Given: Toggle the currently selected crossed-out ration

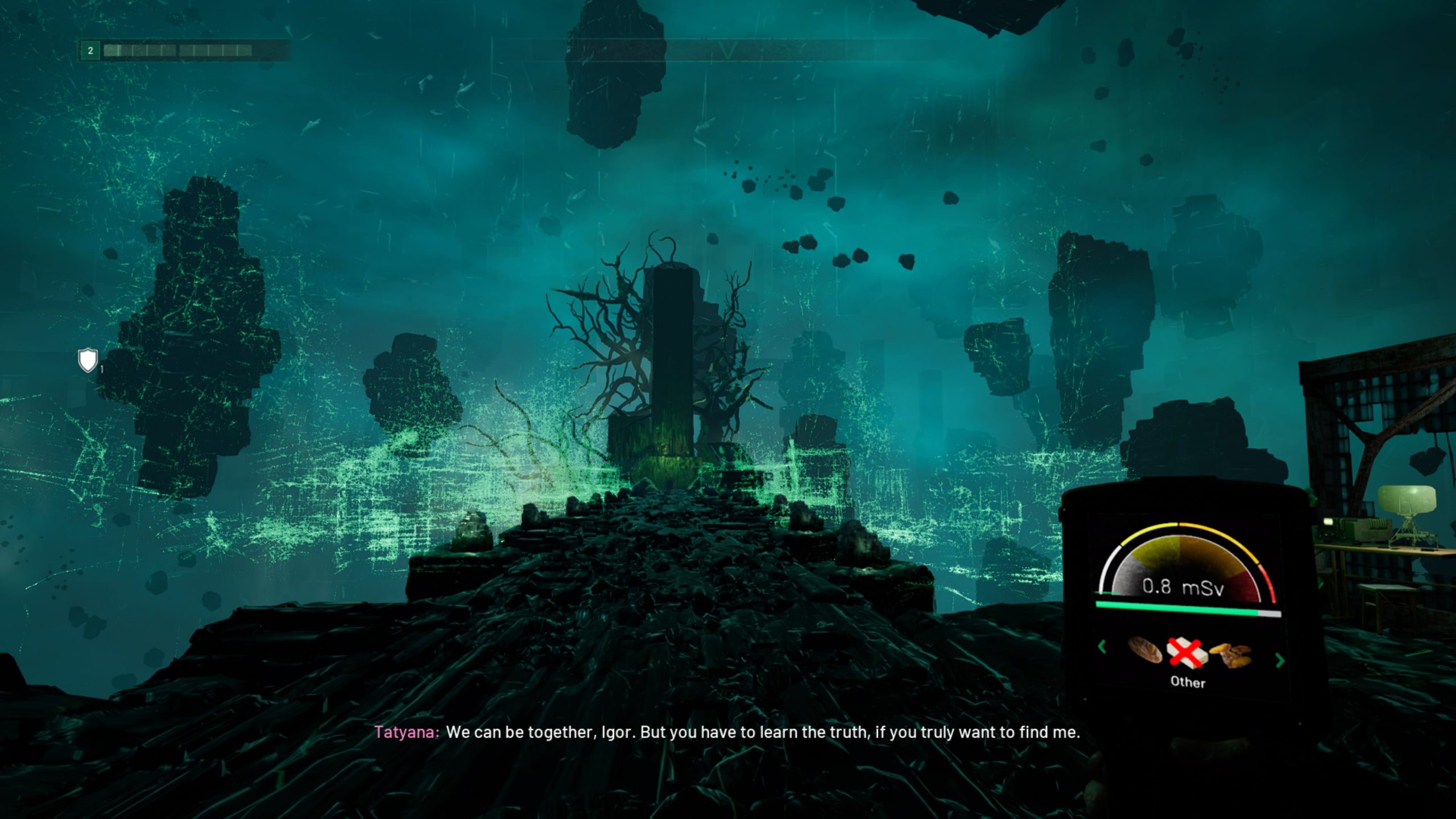Looking at the screenshot, I should click(1186, 653).
